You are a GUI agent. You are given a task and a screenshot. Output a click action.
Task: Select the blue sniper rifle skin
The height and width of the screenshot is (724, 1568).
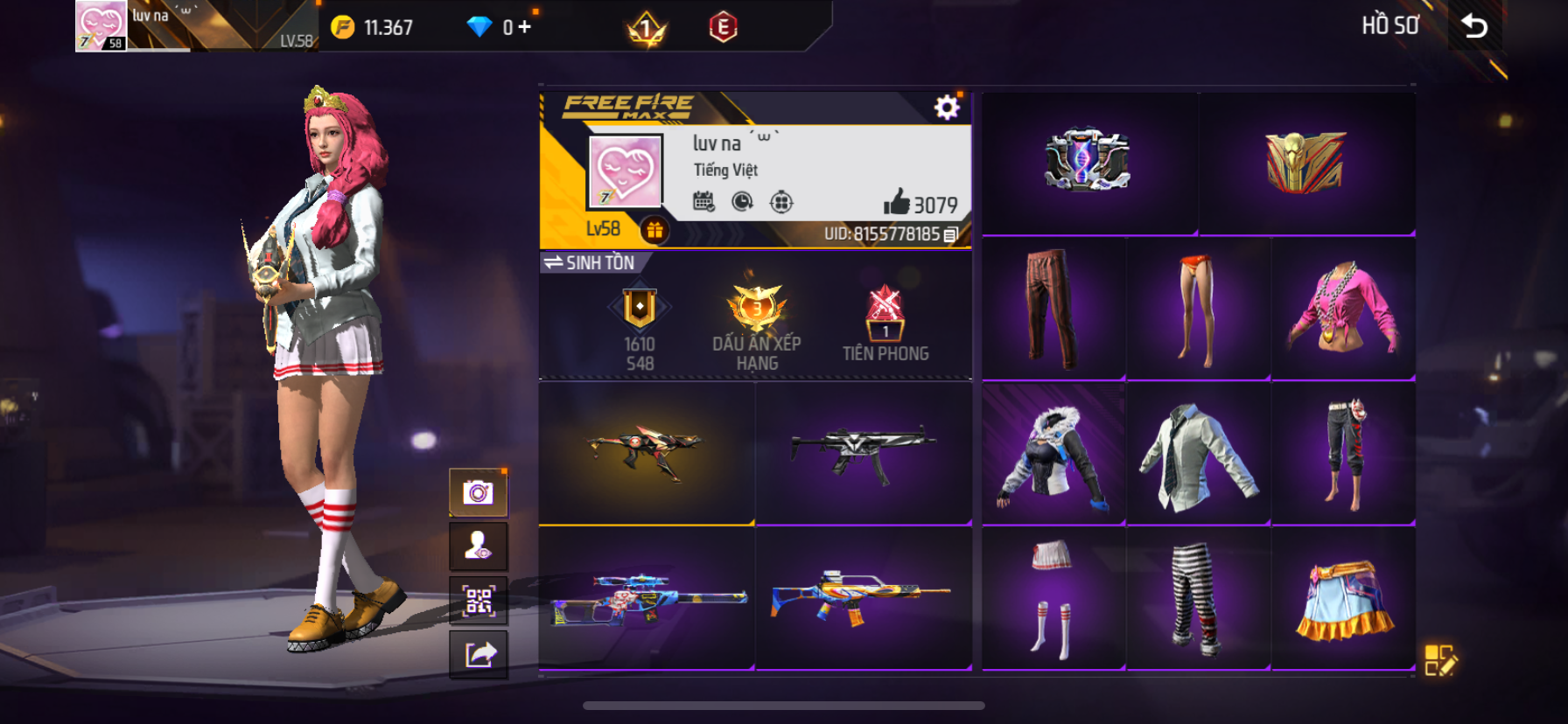coord(647,598)
